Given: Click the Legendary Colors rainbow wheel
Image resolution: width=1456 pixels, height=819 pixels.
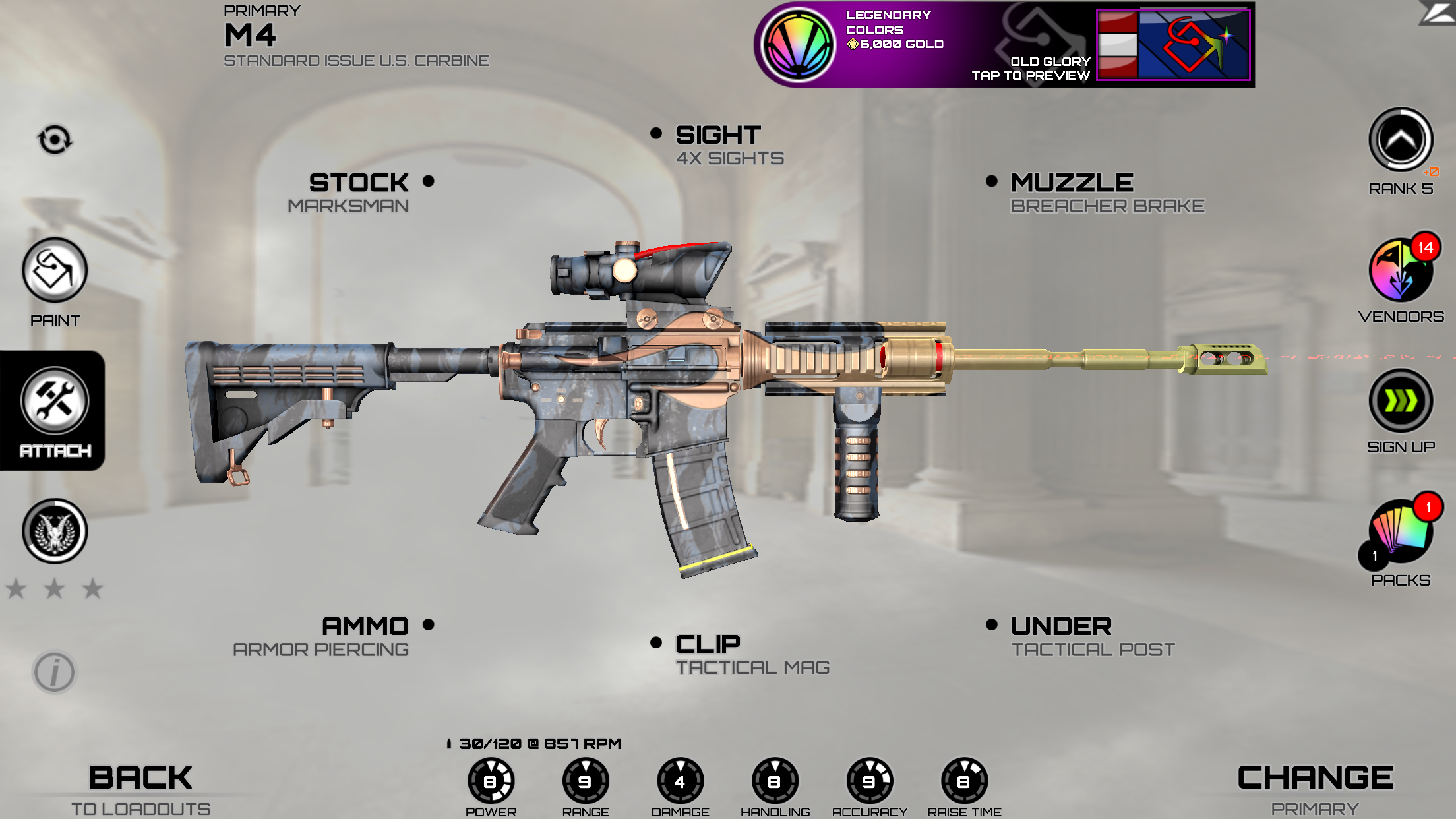Looking at the screenshot, I should tap(798, 45).
